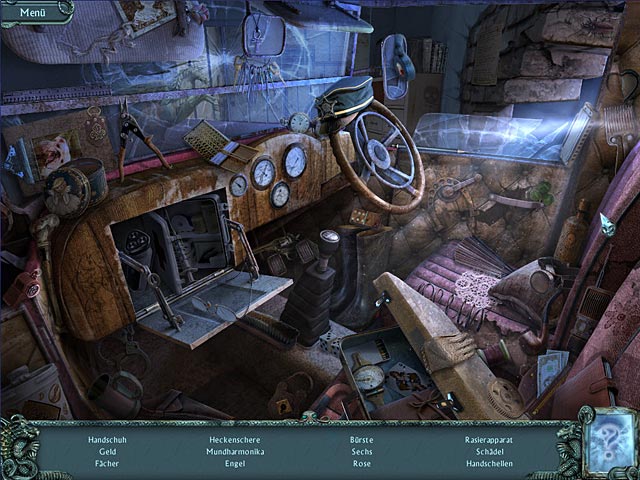640x480 pixels.
Task: Open the Menü button
Action: tap(33, 12)
